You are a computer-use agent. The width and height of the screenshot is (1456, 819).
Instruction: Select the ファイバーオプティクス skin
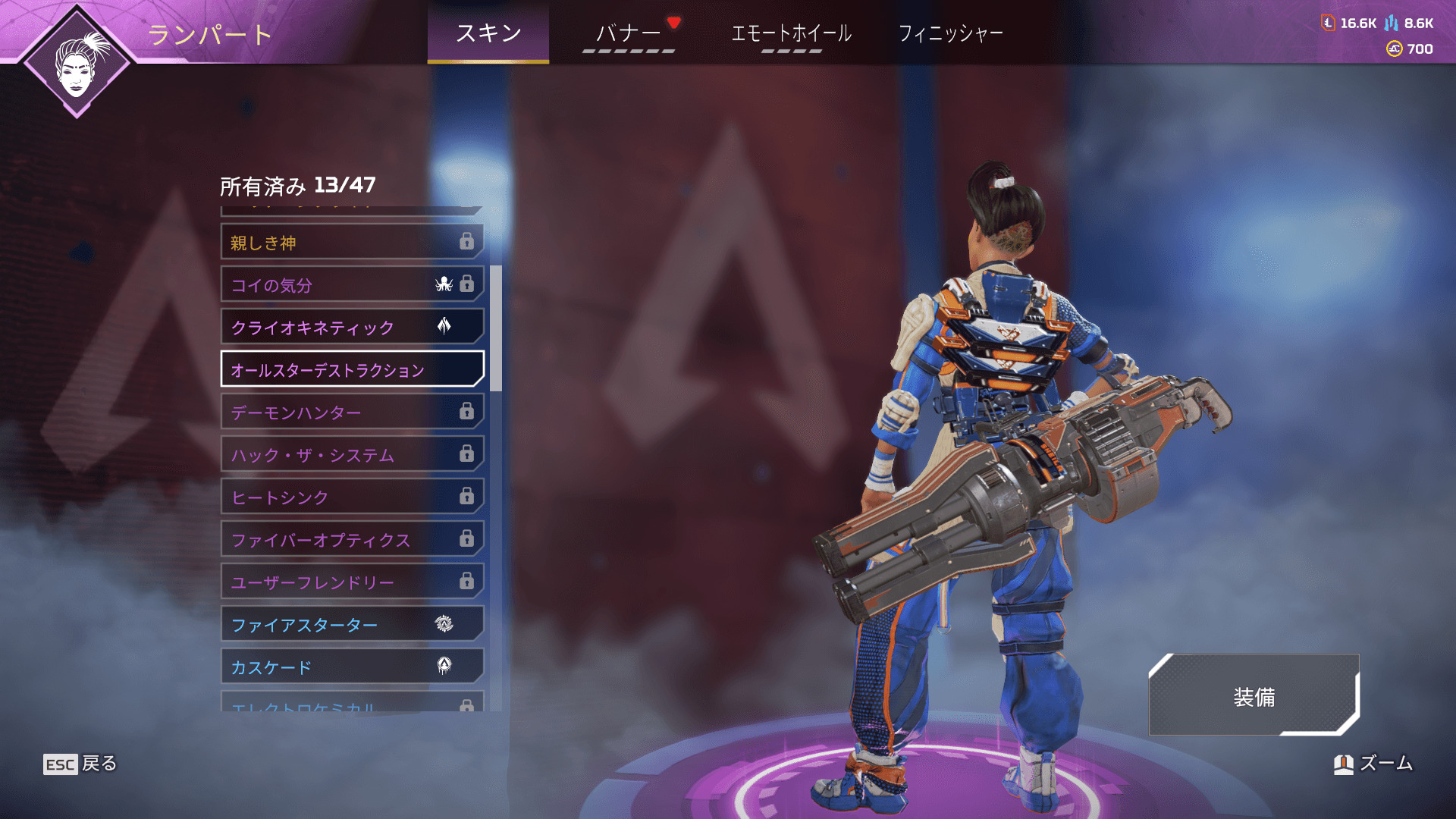click(x=352, y=540)
